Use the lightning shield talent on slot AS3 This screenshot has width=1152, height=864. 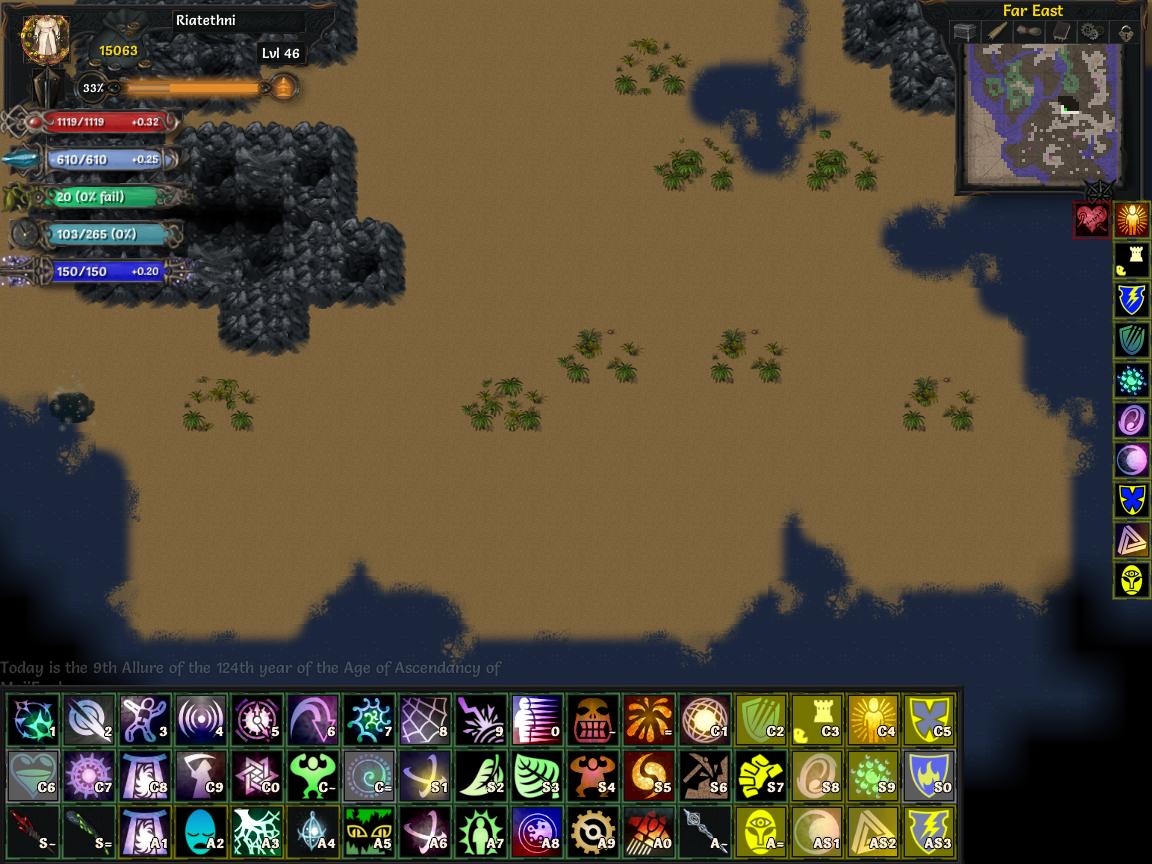point(929,831)
